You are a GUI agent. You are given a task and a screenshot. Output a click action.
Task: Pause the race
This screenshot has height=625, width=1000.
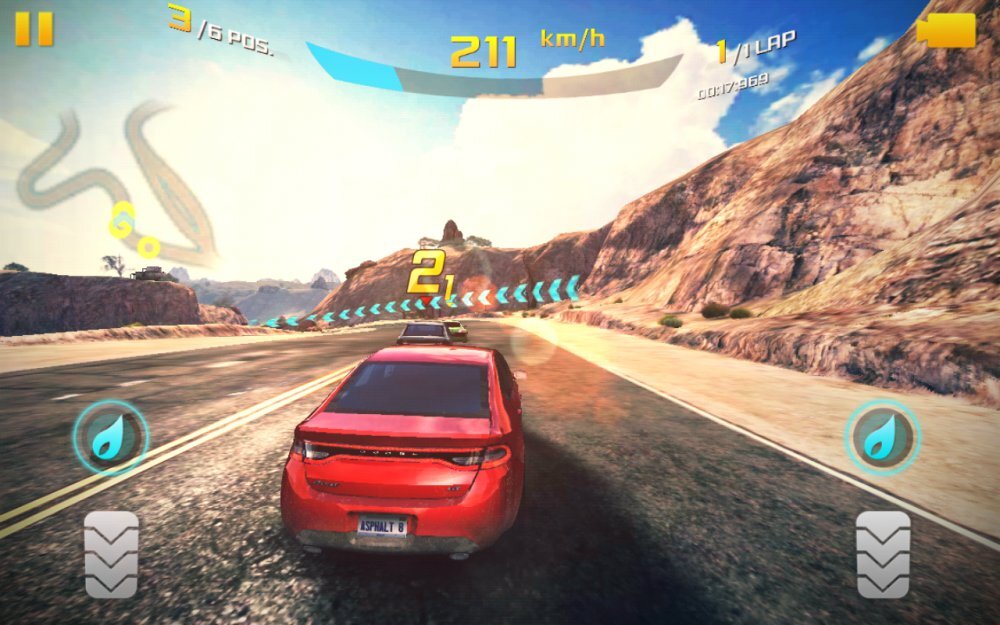pyautogui.click(x=33, y=29)
